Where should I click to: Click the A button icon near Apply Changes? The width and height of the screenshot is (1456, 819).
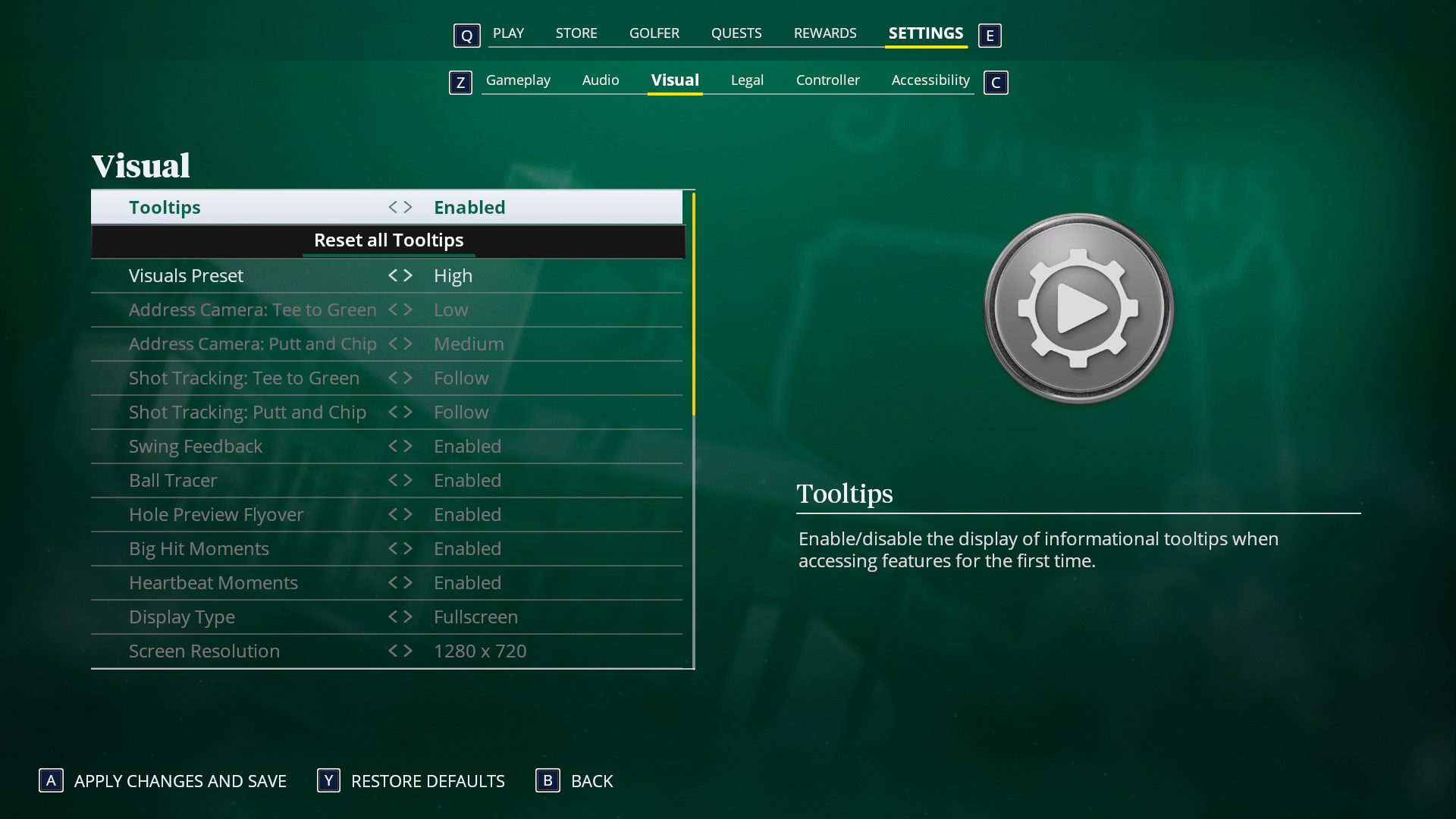coord(50,781)
